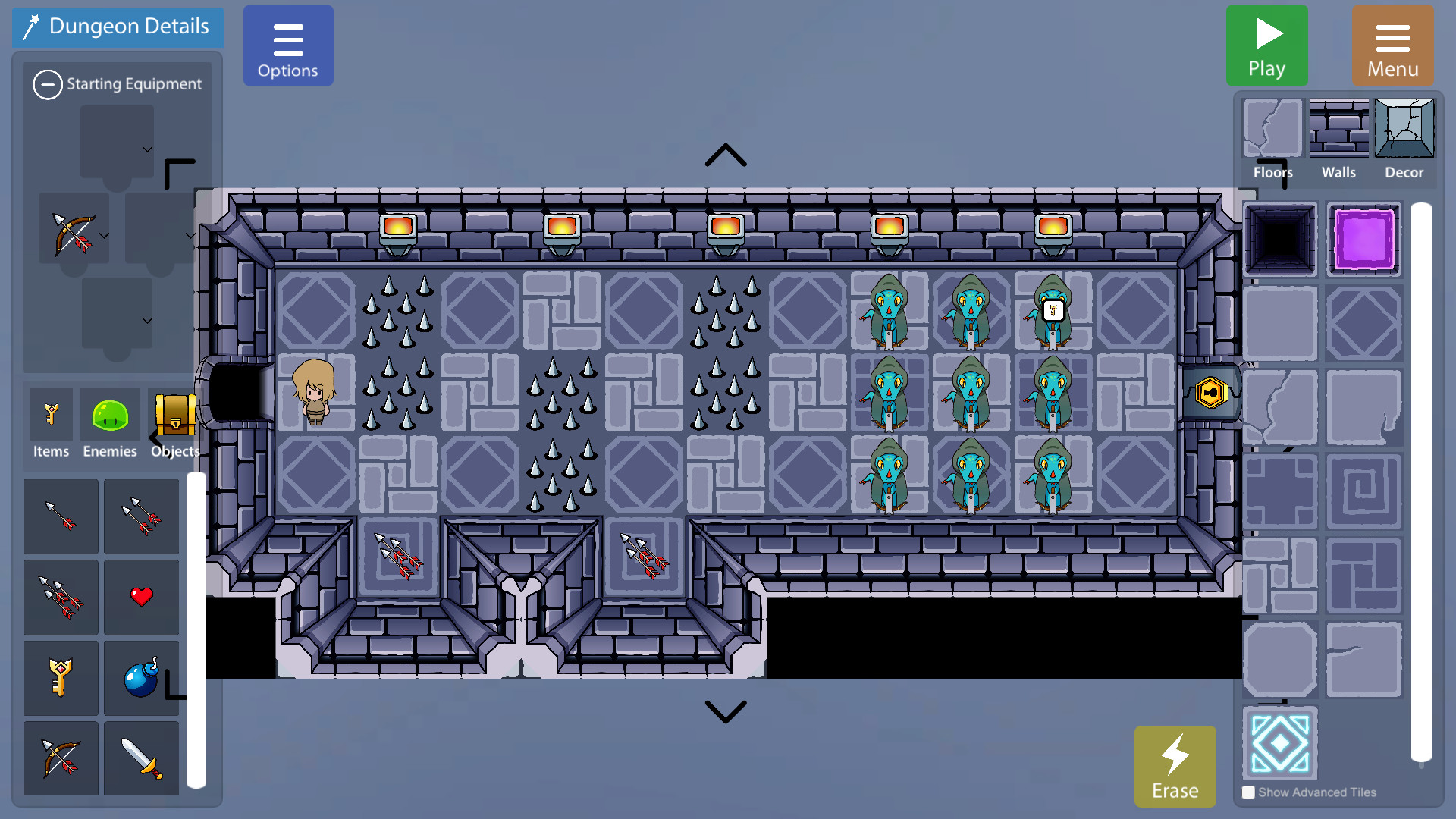Enable the Show Advanced Tiles checkbox
The height and width of the screenshot is (819, 1456).
(1248, 792)
